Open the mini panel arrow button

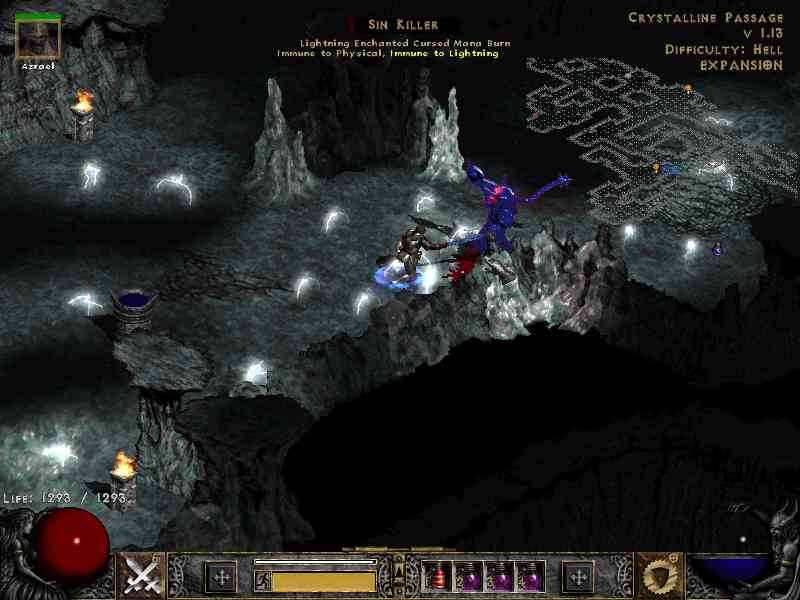click(x=399, y=566)
